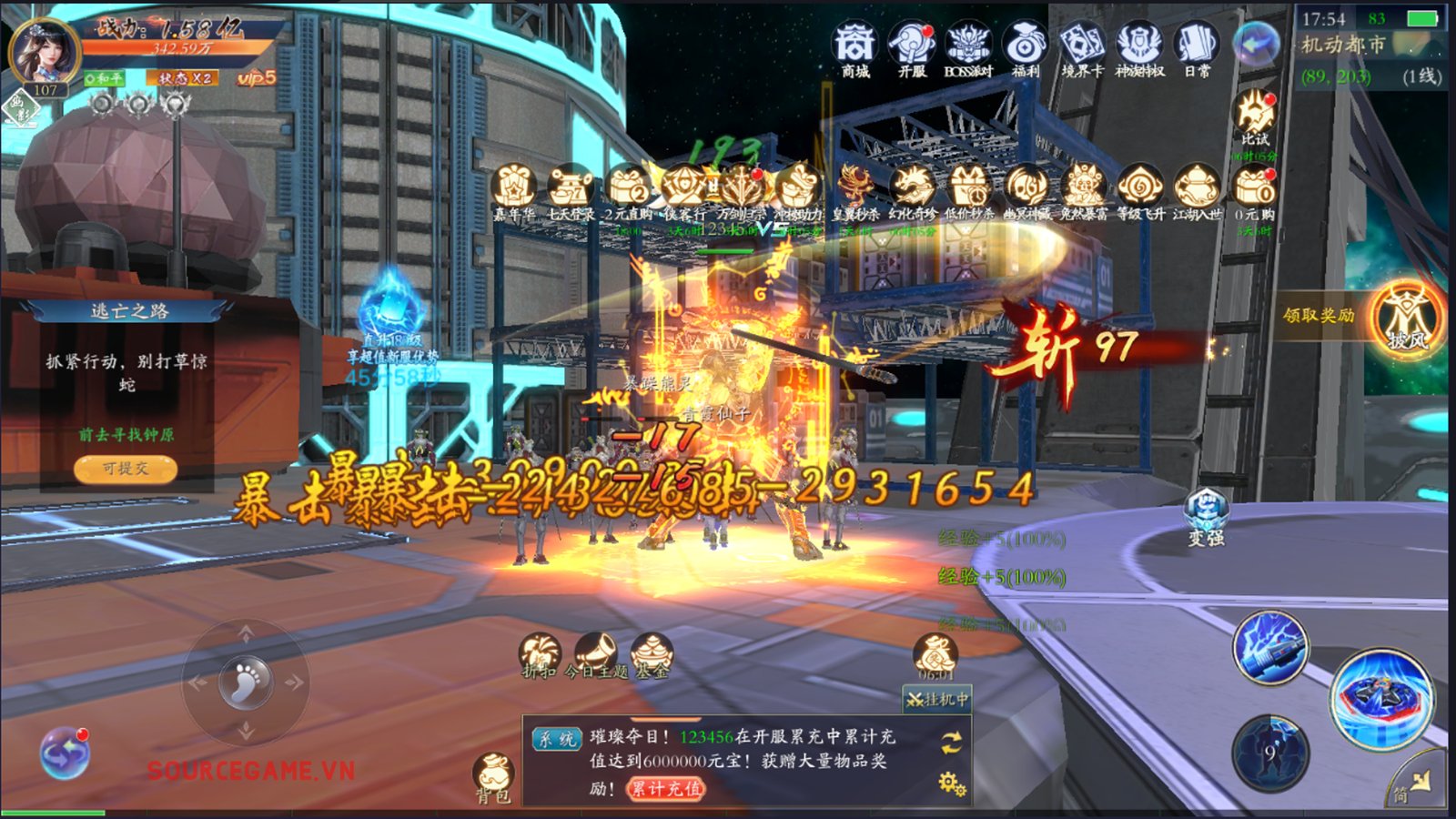
Task: Open the 嘉年华 carnival event
Action: pos(514,191)
